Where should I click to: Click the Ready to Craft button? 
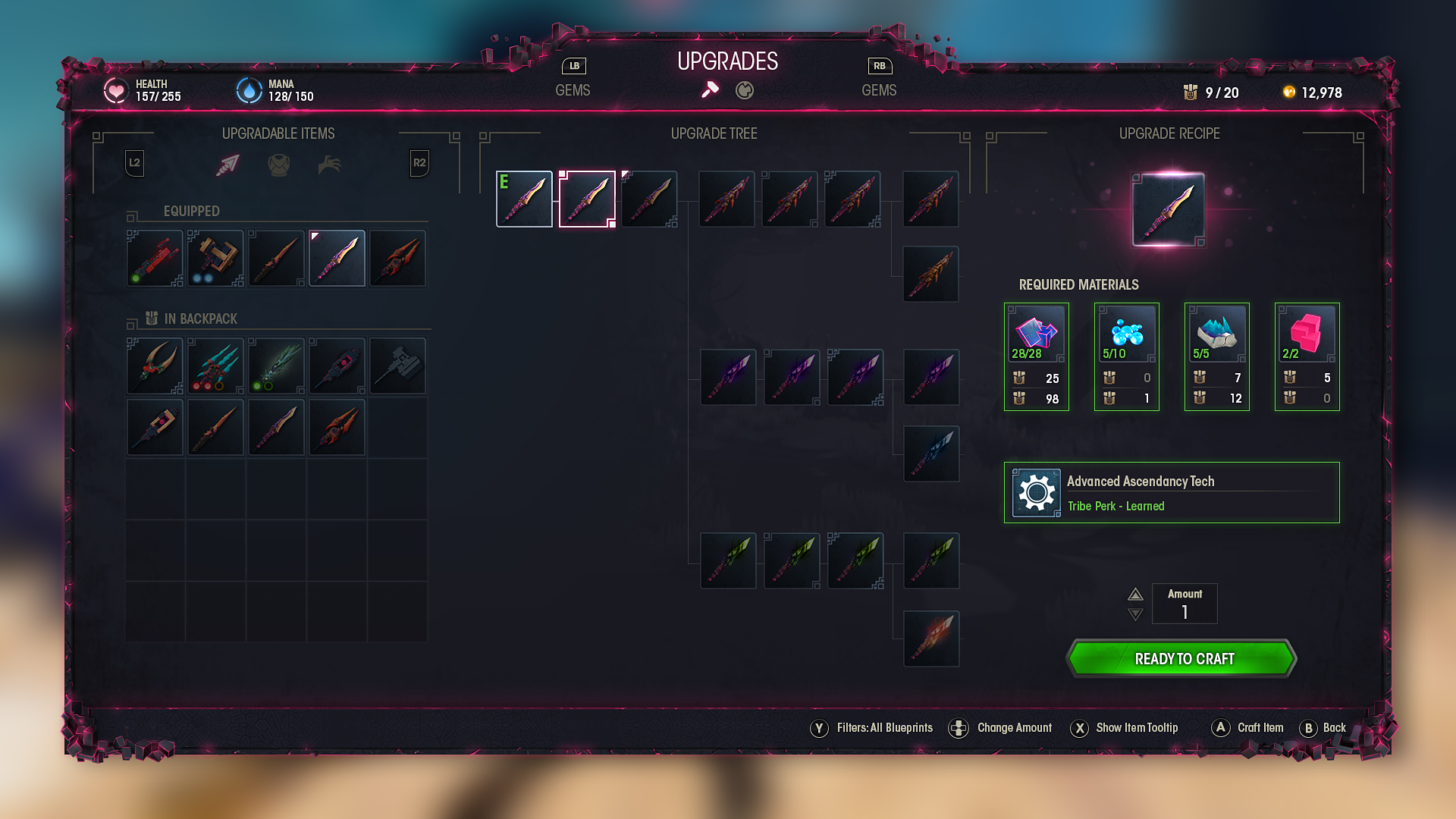click(1182, 658)
